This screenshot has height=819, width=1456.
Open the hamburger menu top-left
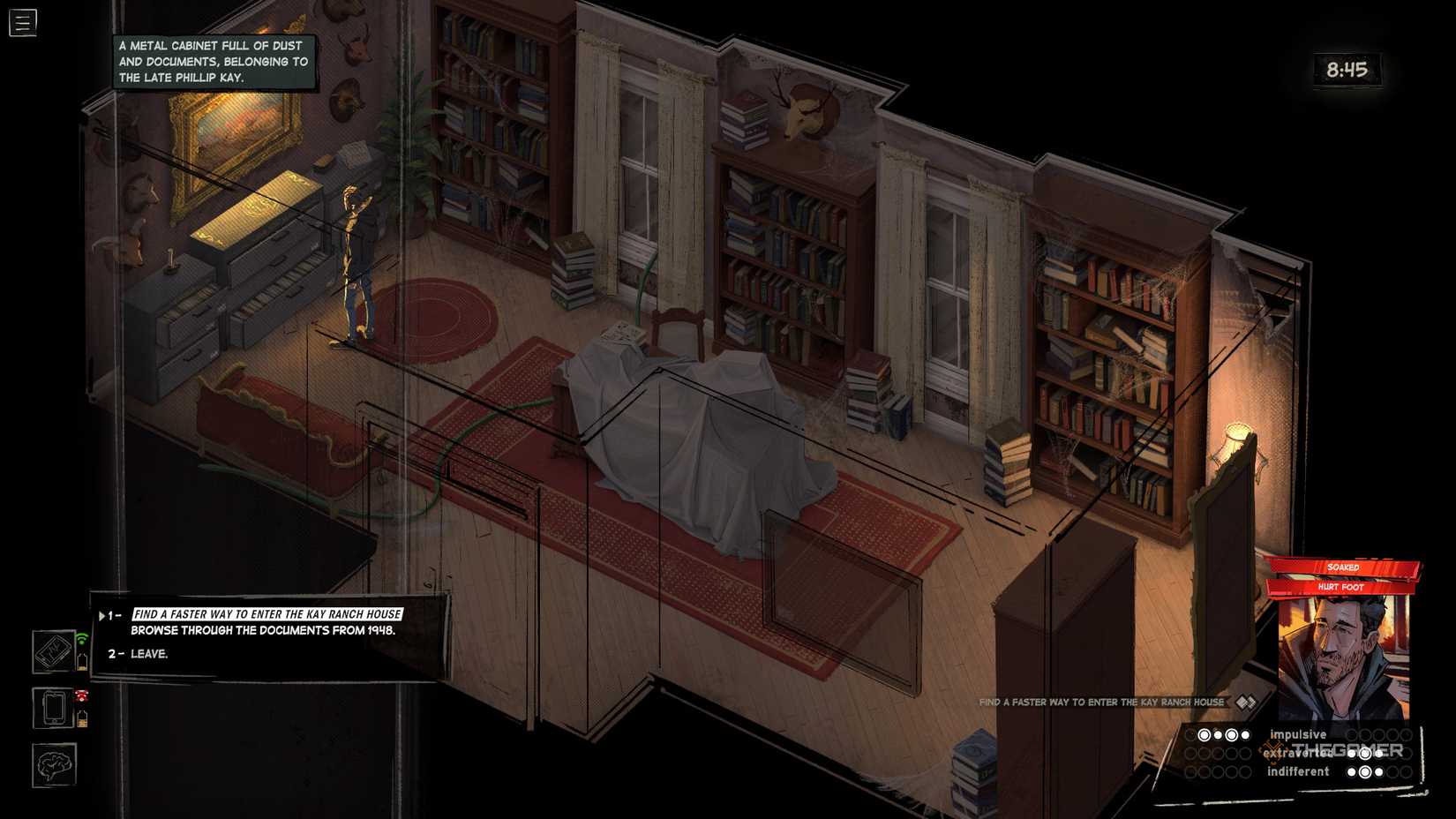23,23
